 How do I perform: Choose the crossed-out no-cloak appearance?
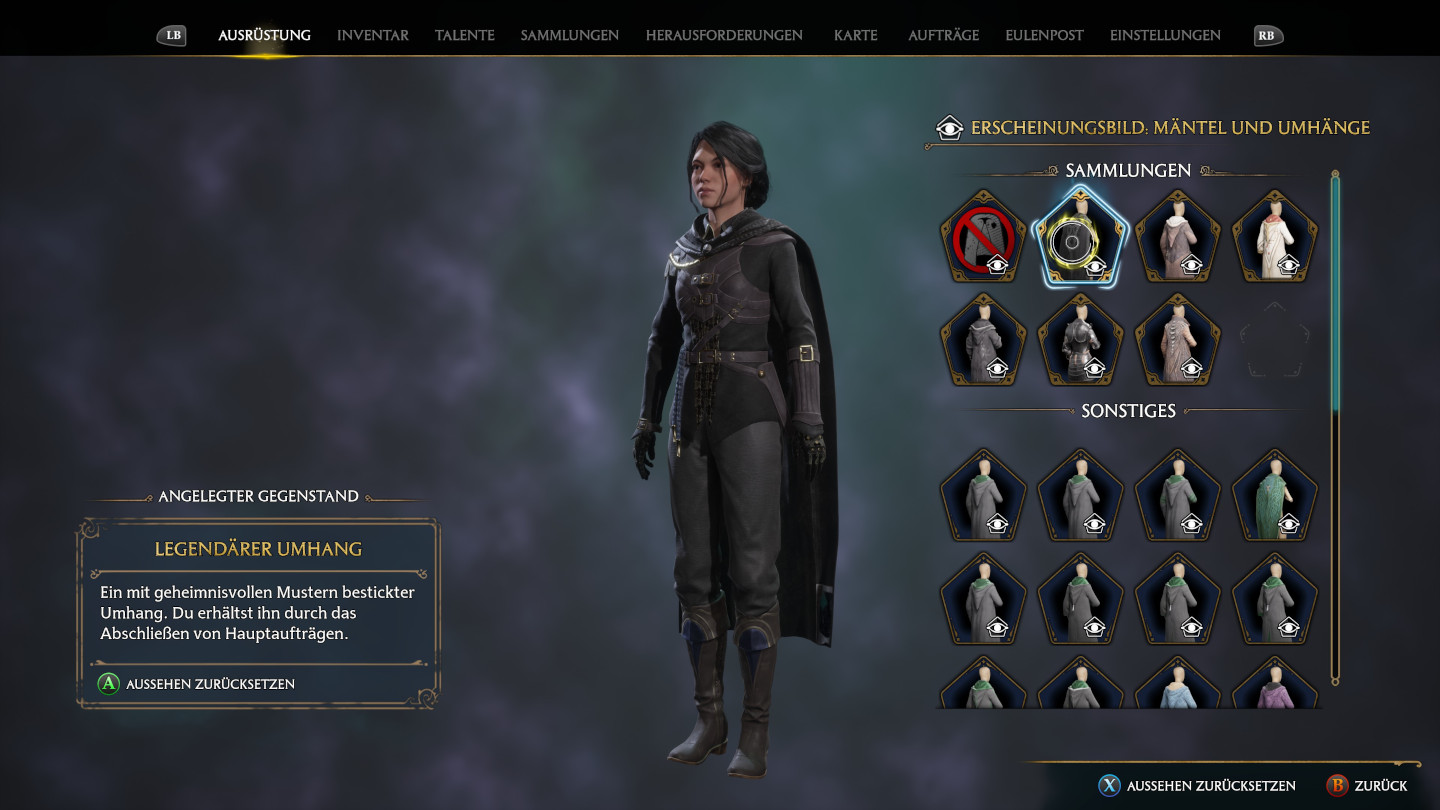tap(984, 238)
